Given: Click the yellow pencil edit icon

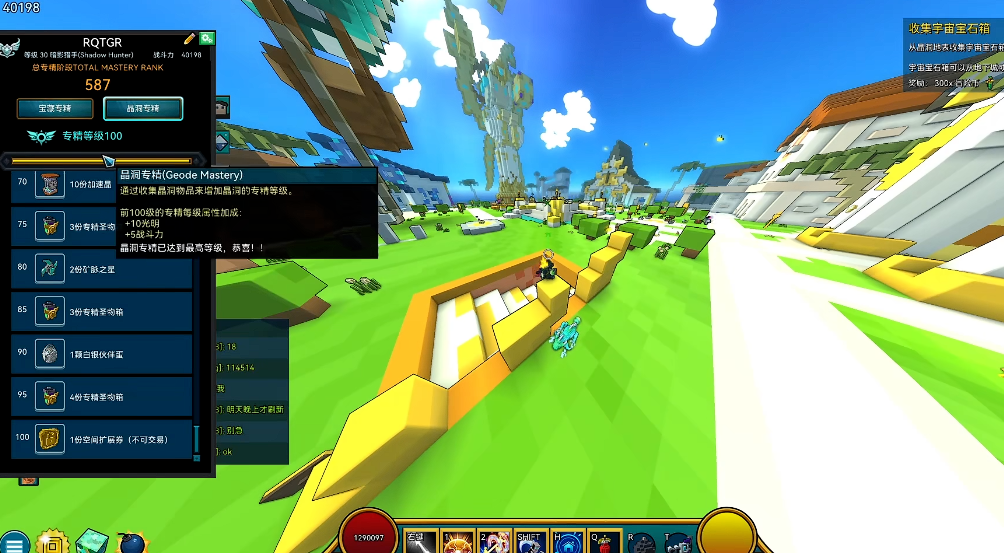Looking at the screenshot, I should (x=189, y=38).
